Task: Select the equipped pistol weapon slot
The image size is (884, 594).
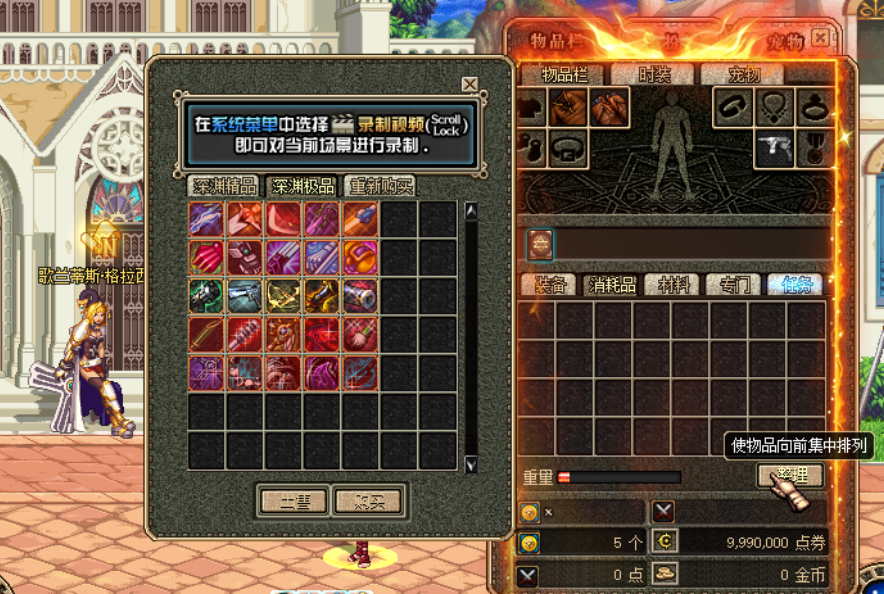Action: pos(774,148)
